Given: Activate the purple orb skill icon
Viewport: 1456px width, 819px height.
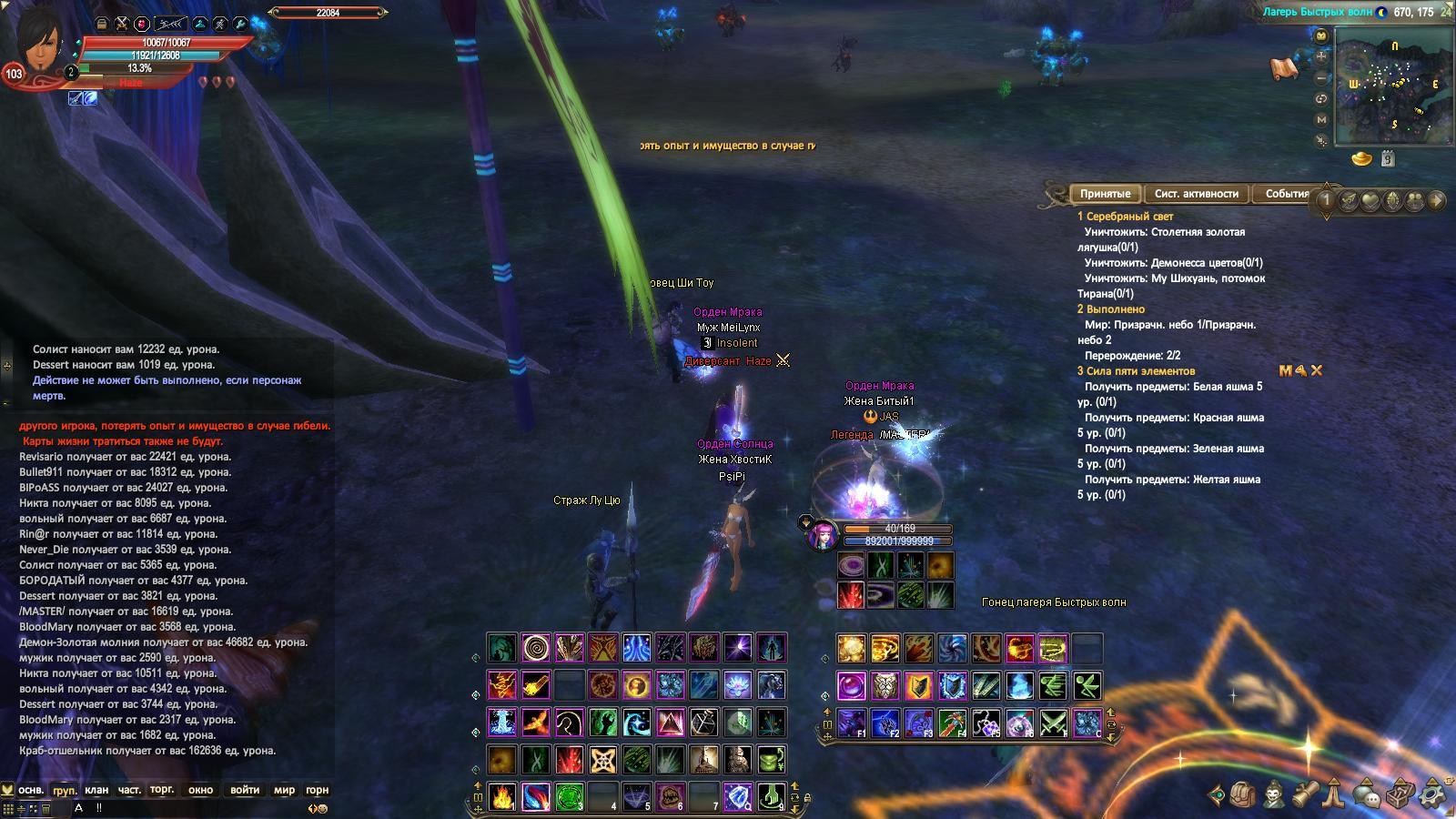Looking at the screenshot, I should point(852,684).
